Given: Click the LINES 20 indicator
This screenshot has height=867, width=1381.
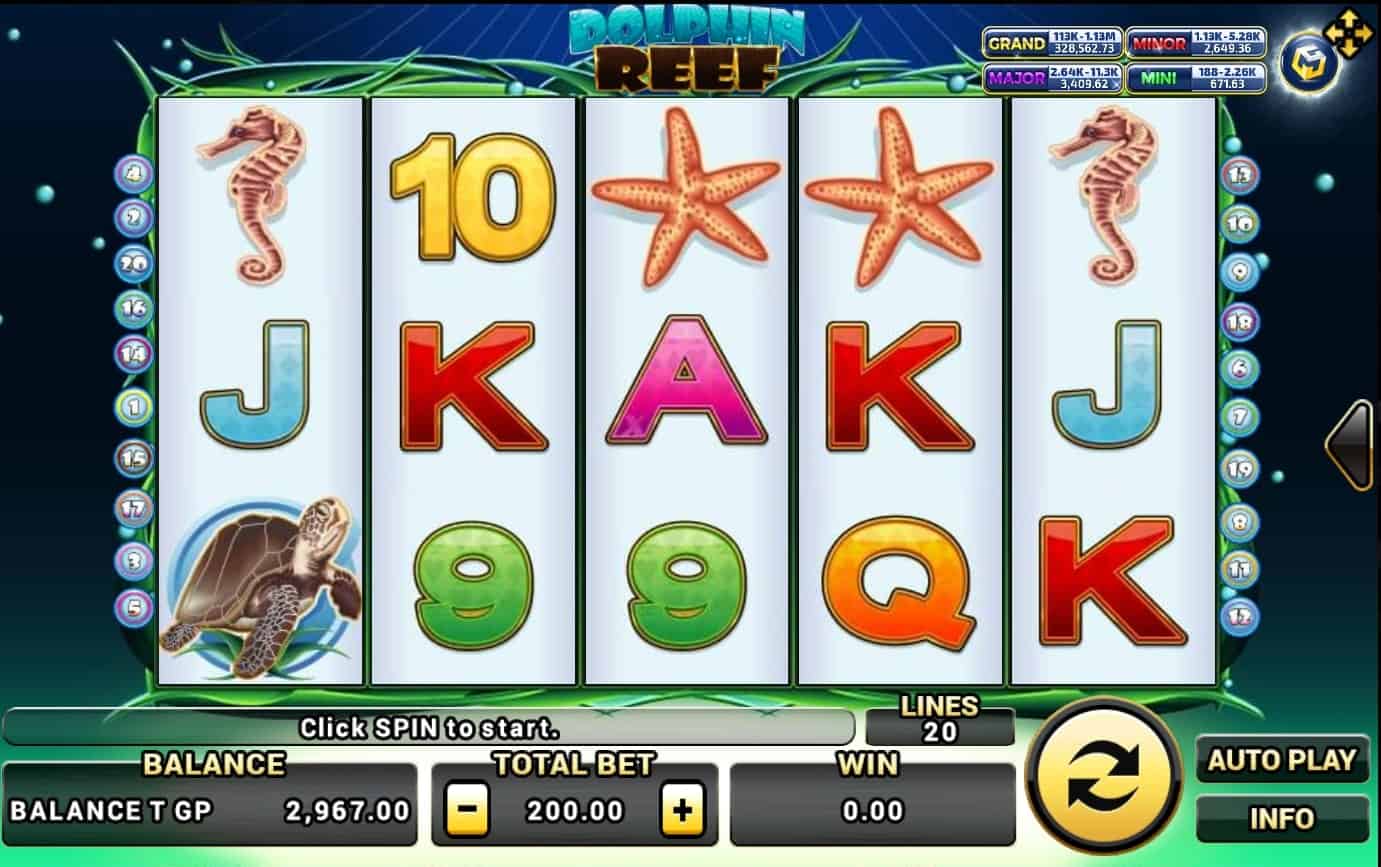Looking at the screenshot, I should click(939, 720).
